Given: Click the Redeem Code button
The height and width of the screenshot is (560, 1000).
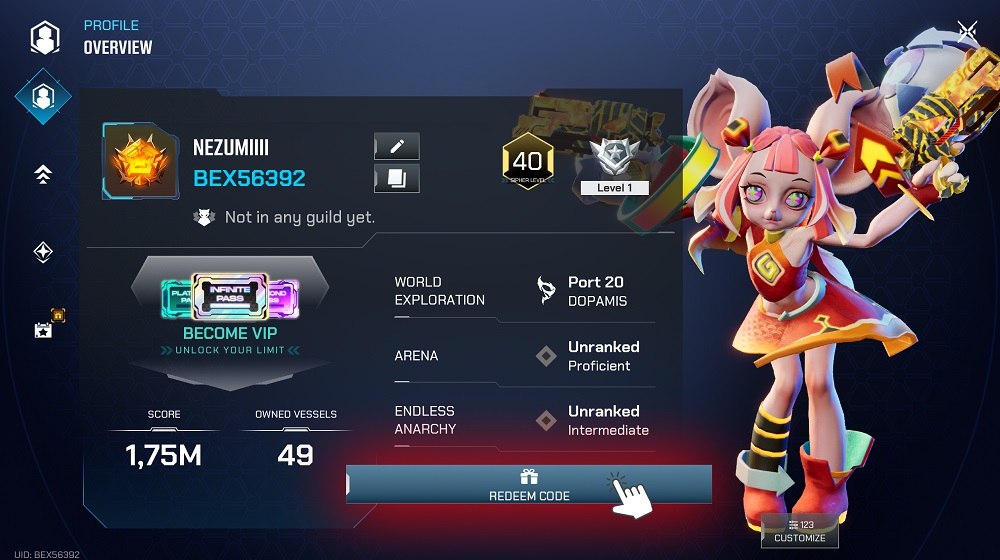Looking at the screenshot, I should (528, 485).
